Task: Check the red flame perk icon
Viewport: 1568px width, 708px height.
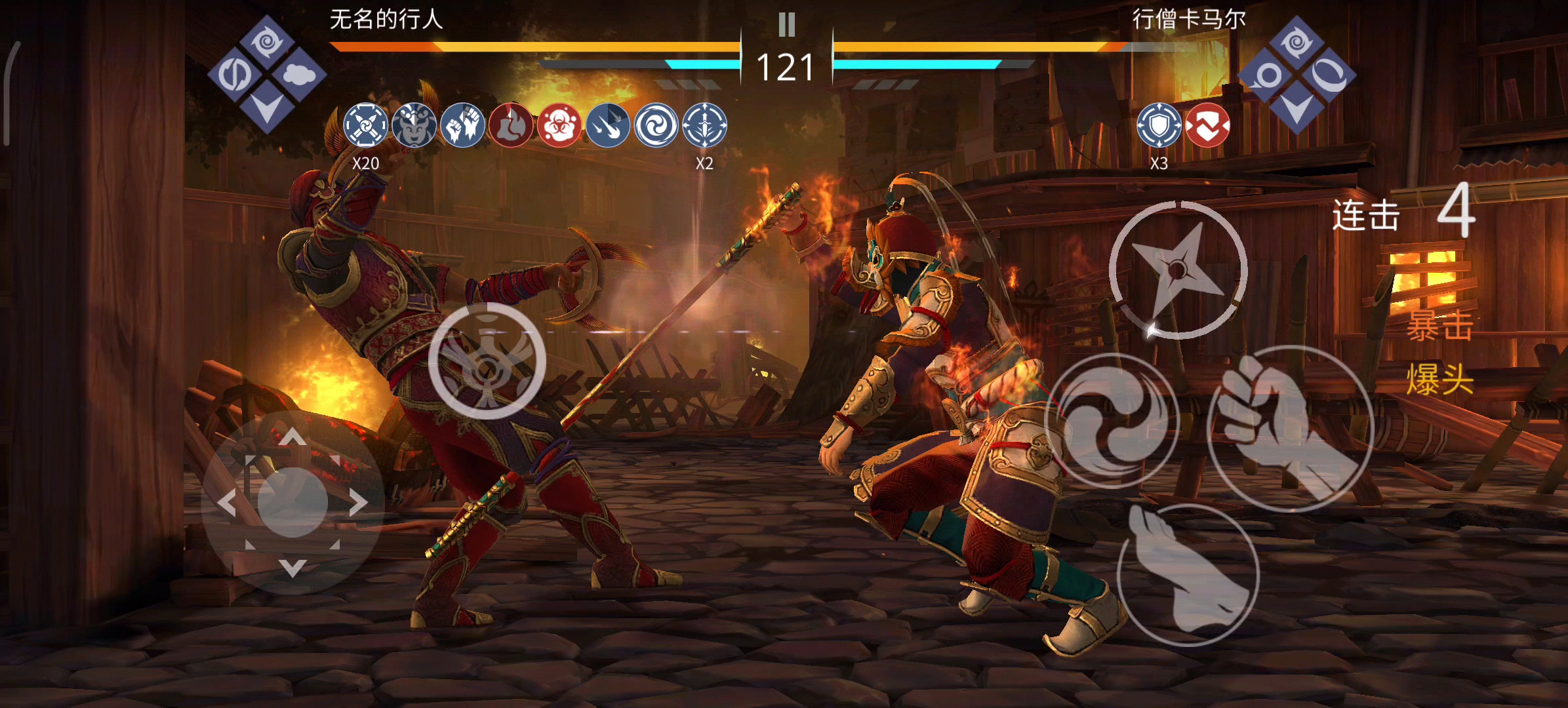Action: [510, 125]
